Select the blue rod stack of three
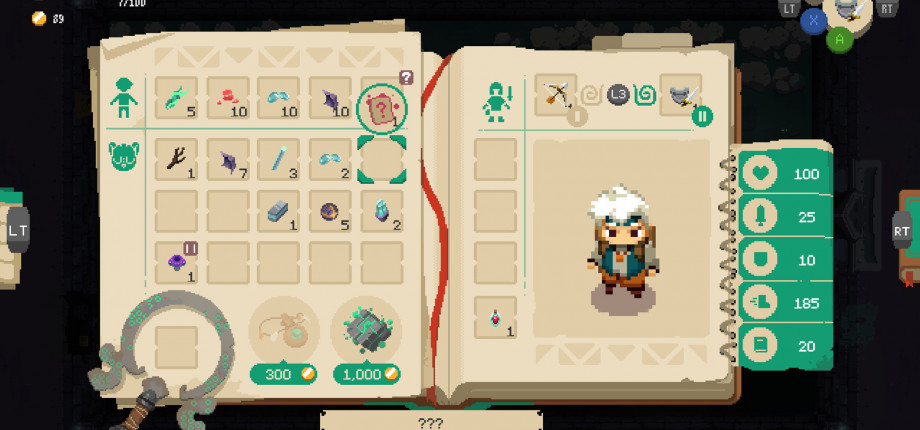Viewport: 920px width, 430px height. pos(279,159)
